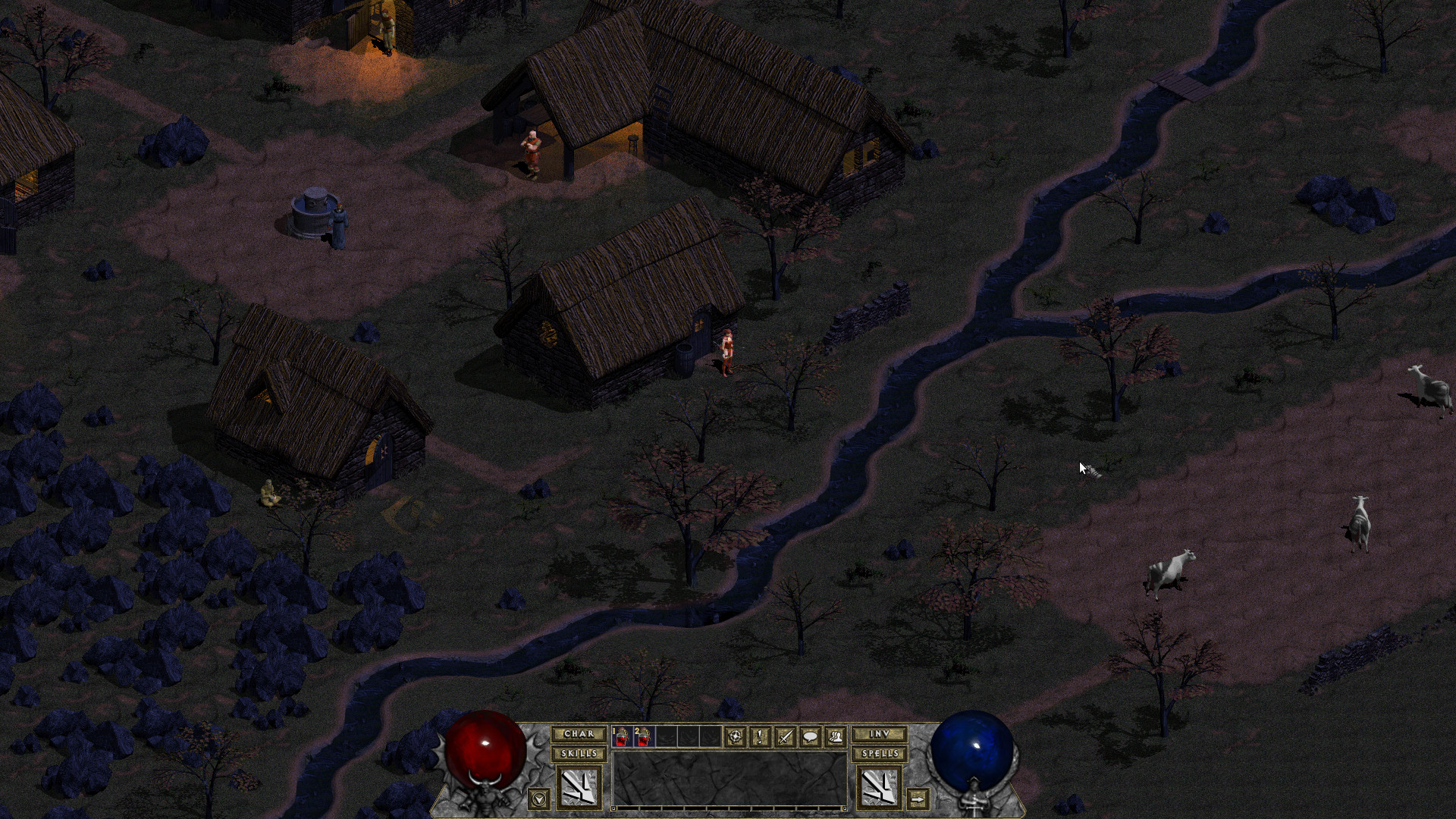Click the right-arrow button beside mana orb
This screenshot has width=1456, height=819.
(918, 799)
